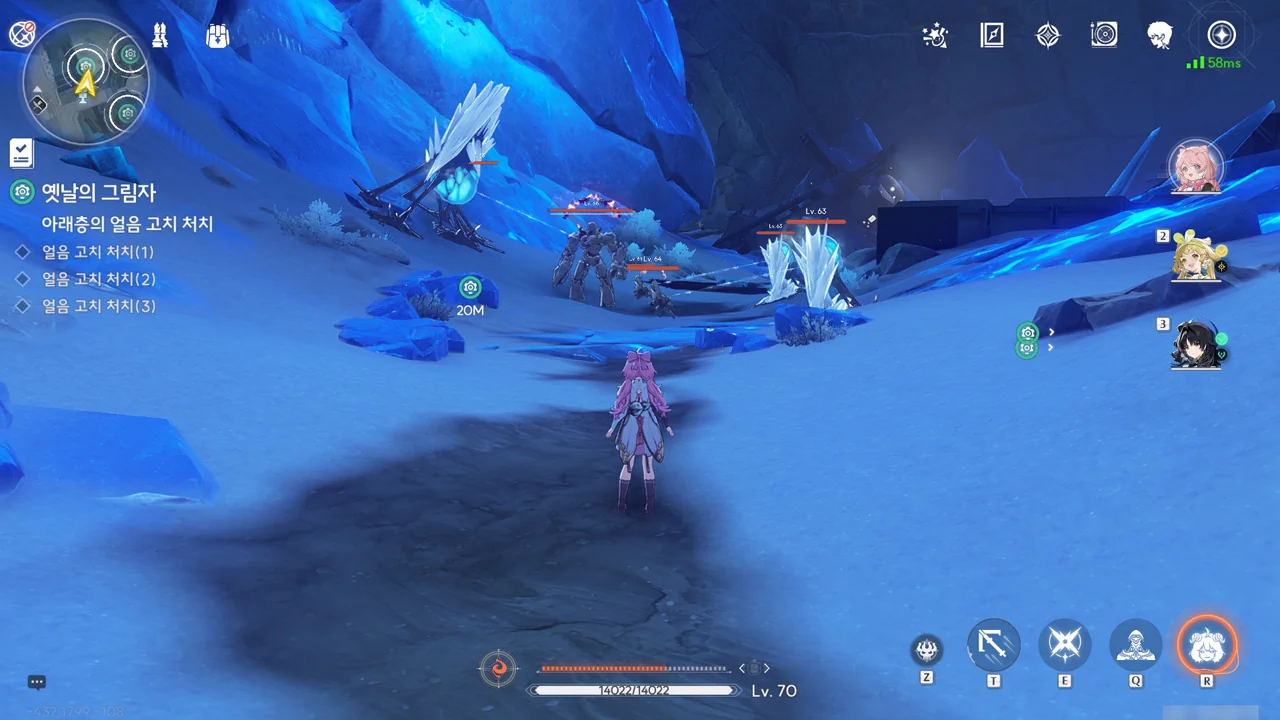Switch to the blonde party member portrait
Image resolution: width=1280 pixels, height=720 pixels.
click(x=1197, y=258)
